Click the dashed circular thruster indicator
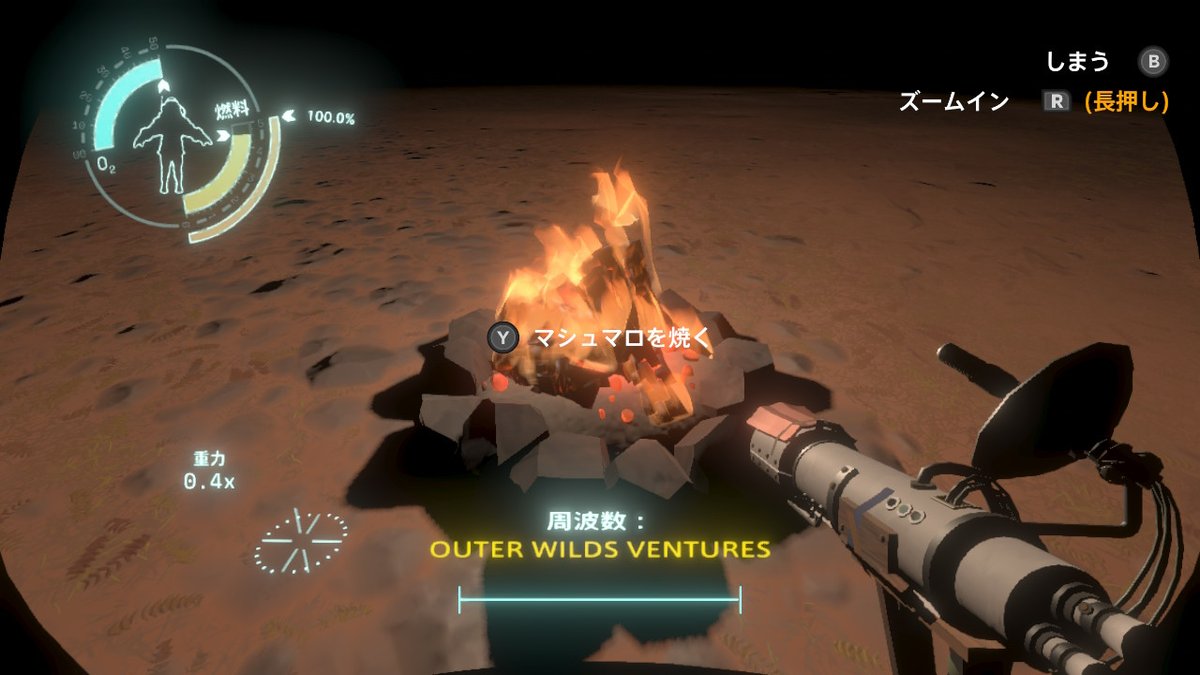1200x675 pixels. point(300,541)
